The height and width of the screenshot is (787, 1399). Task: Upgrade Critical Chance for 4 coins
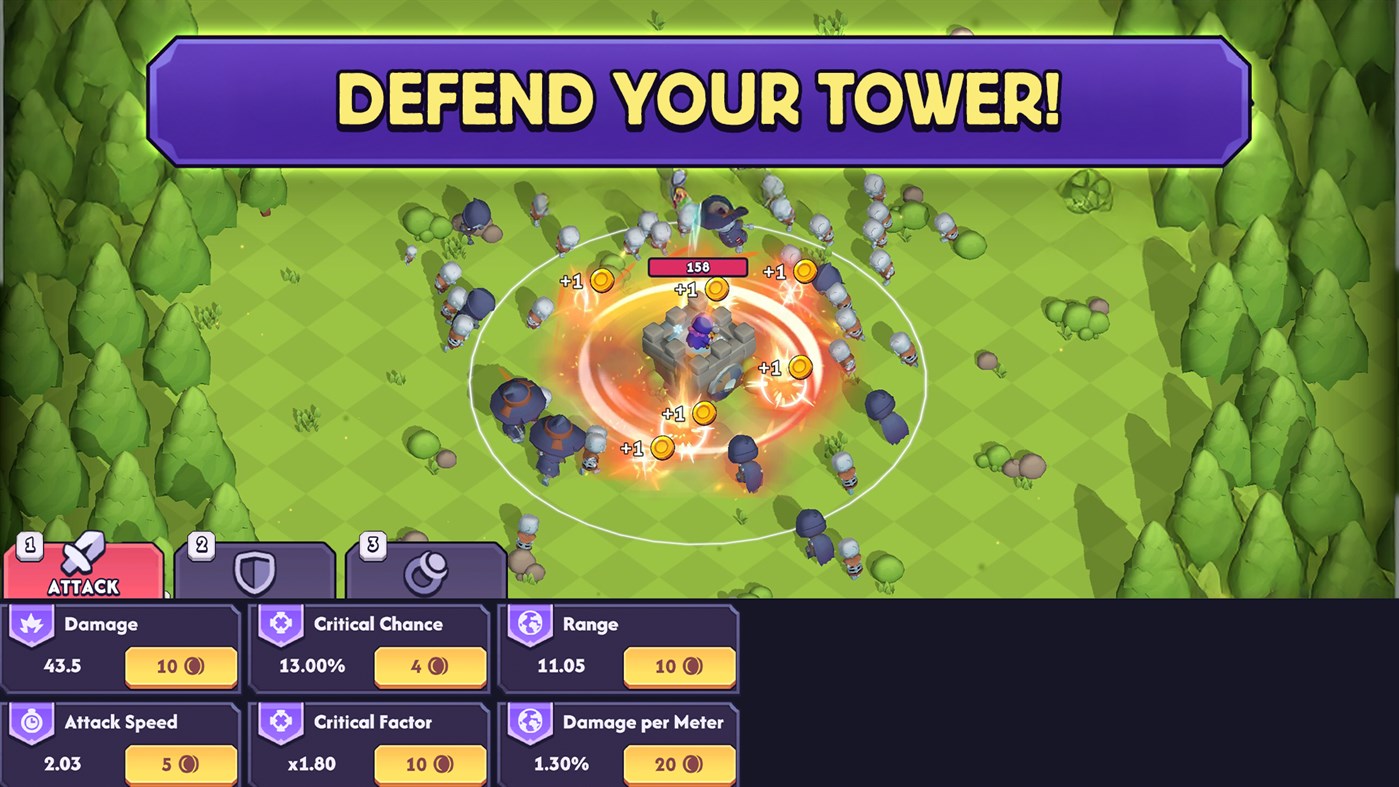430,666
